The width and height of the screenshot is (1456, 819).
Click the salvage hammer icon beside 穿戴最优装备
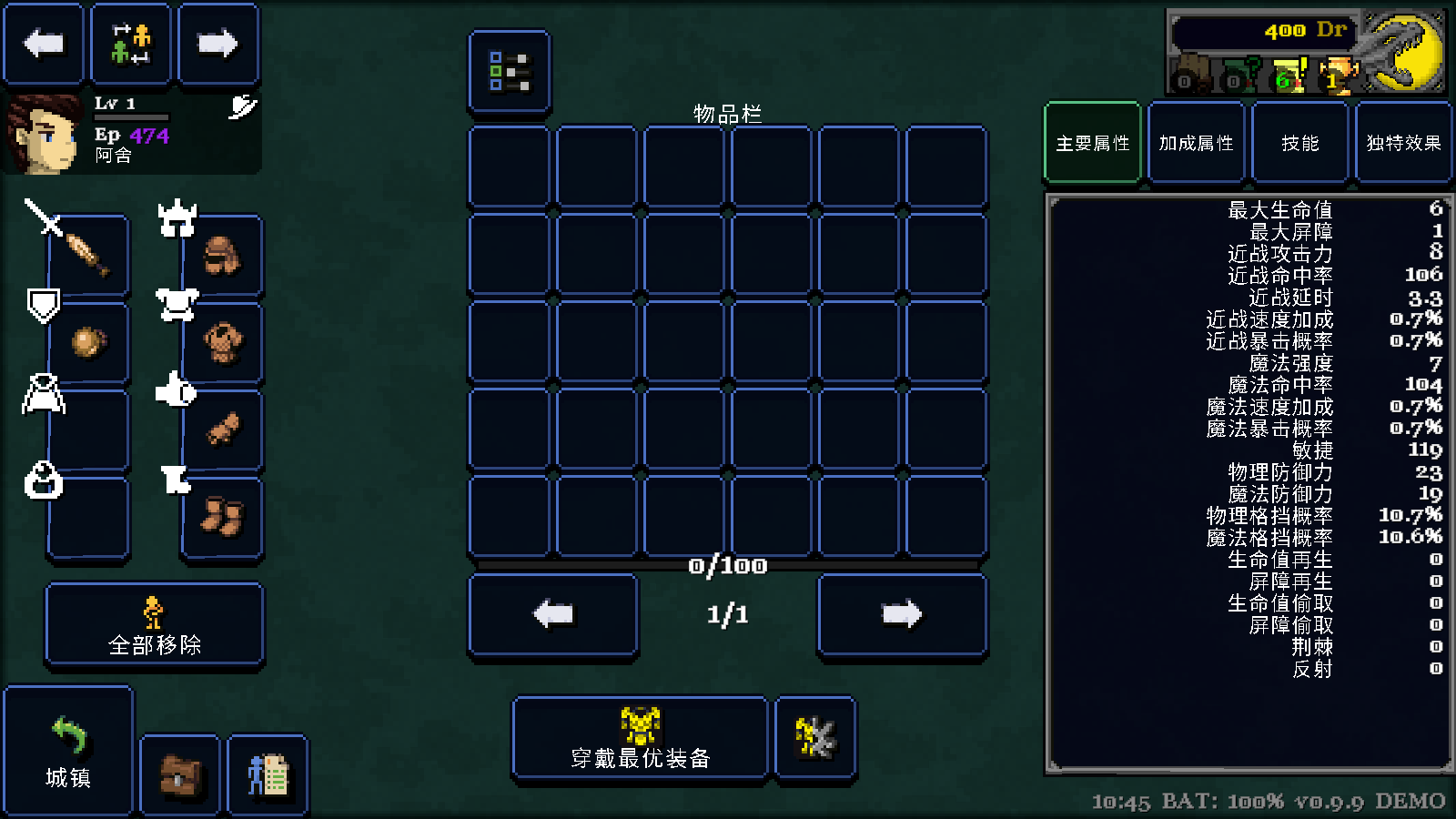click(x=814, y=737)
